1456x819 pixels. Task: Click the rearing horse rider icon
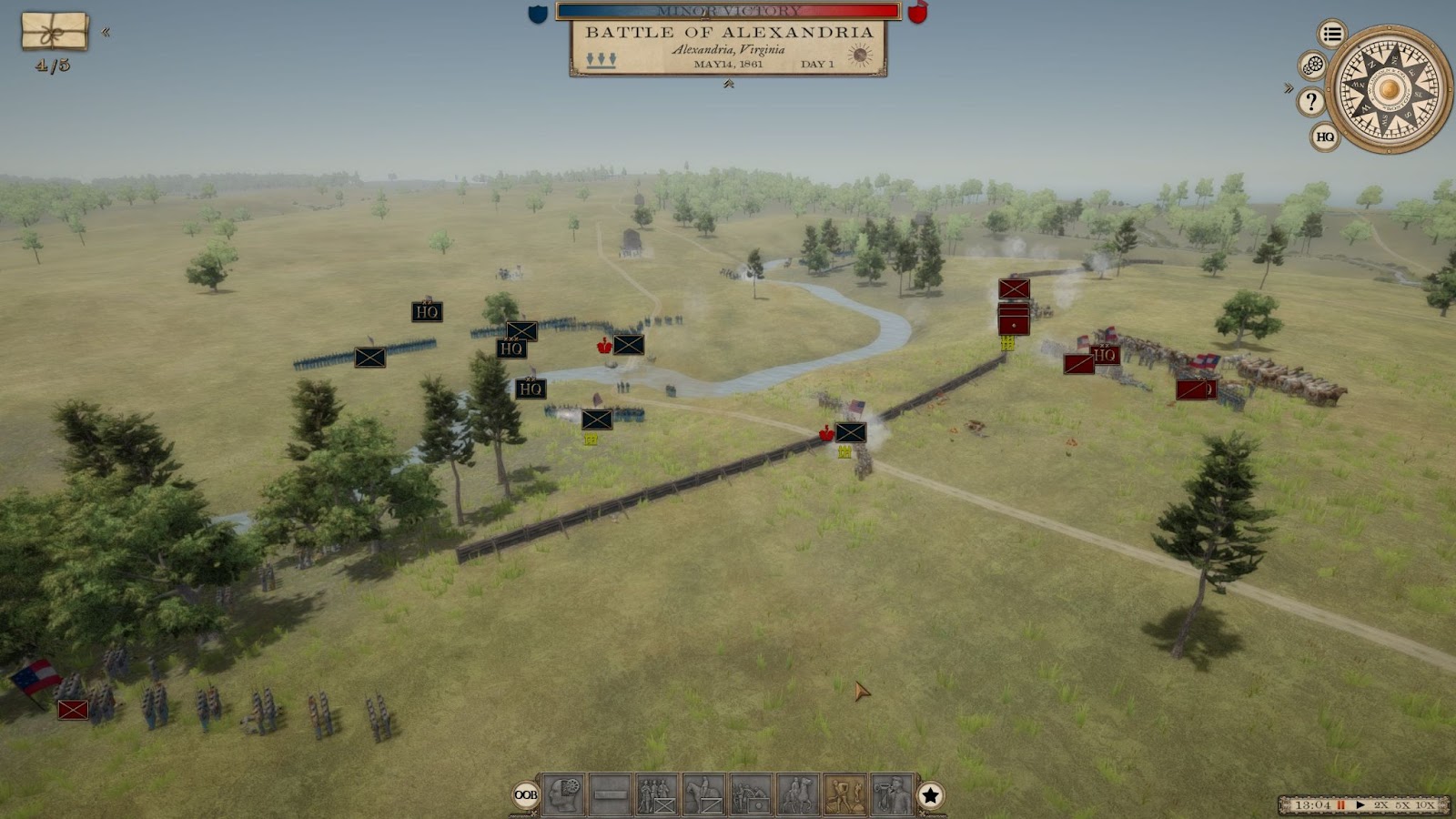(798, 794)
